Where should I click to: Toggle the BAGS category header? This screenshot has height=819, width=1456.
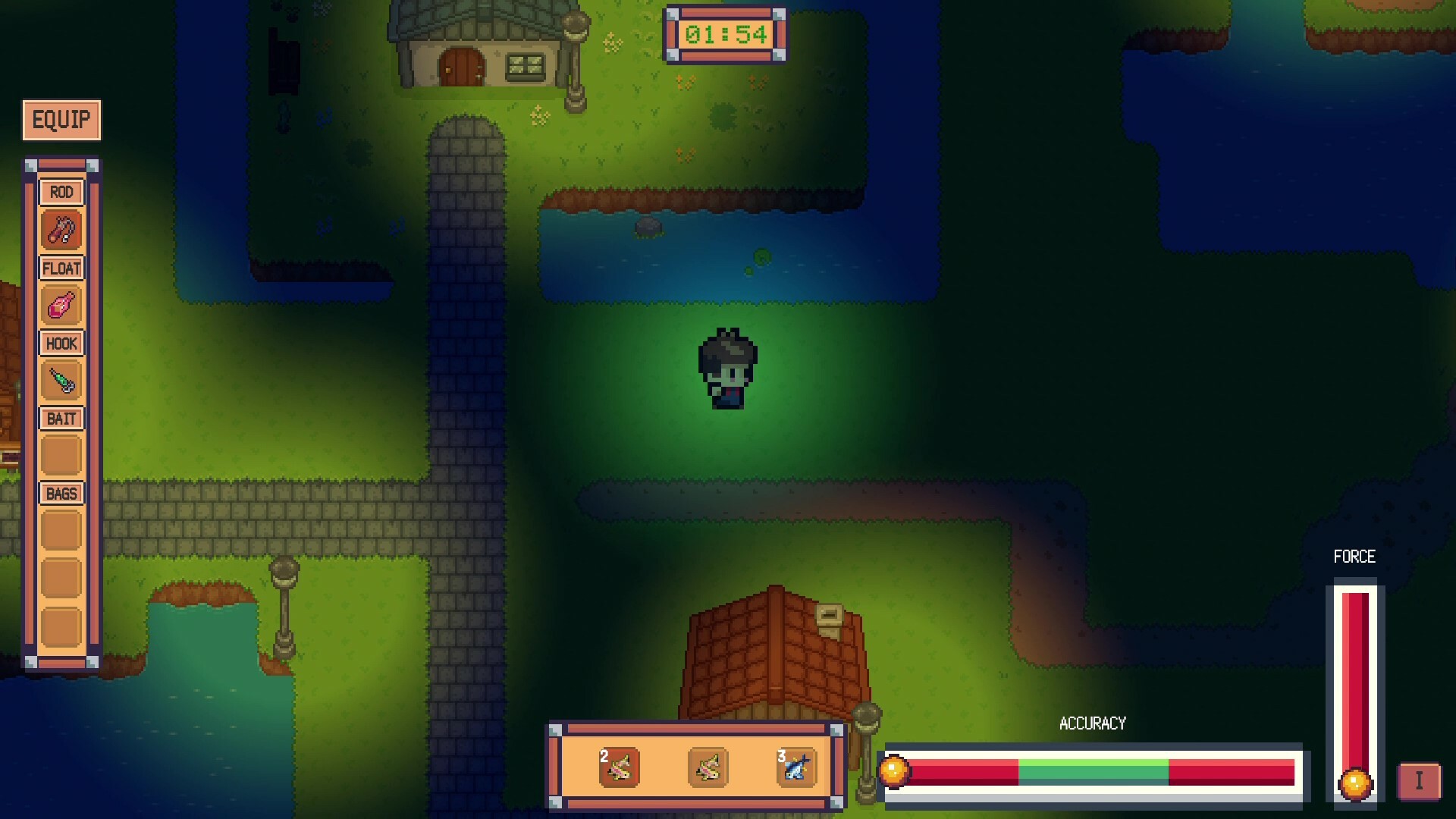click(61, 493)
